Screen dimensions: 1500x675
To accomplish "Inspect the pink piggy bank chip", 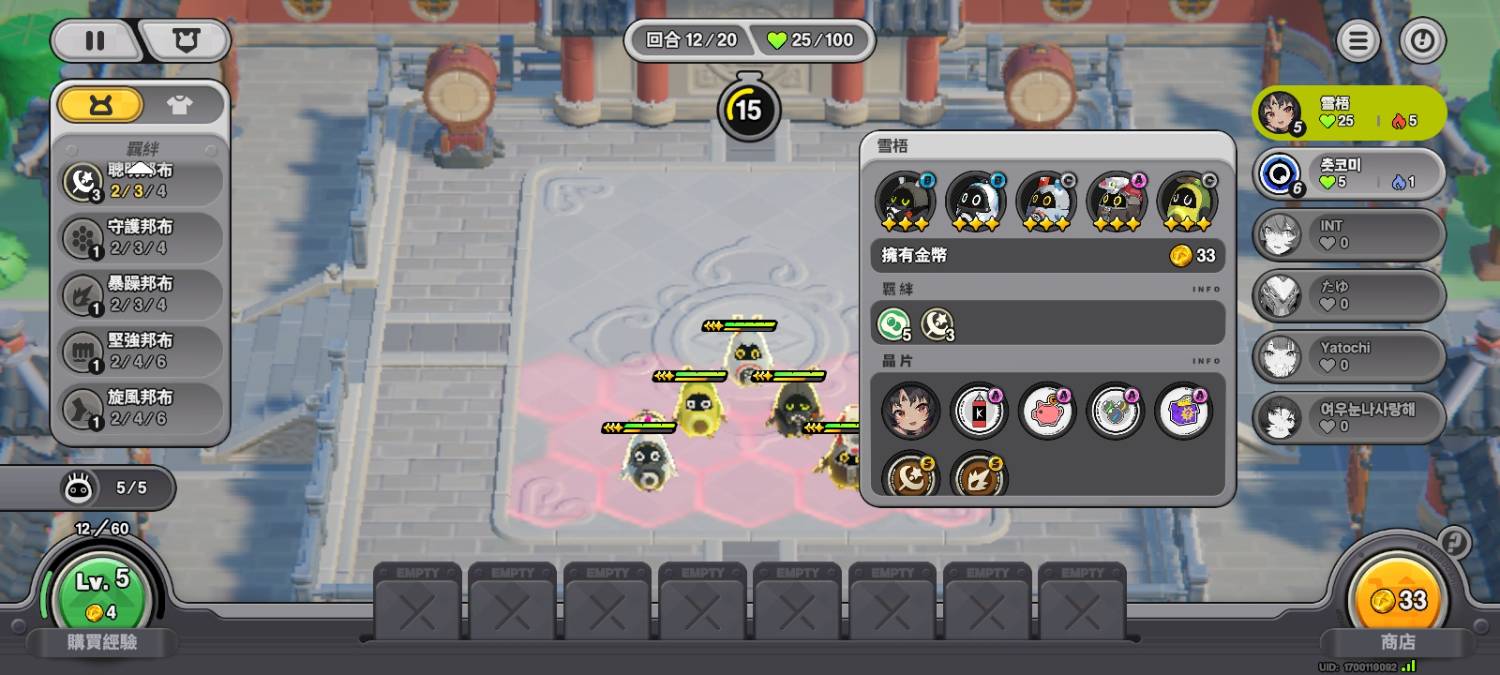I will coord(1047,411).
